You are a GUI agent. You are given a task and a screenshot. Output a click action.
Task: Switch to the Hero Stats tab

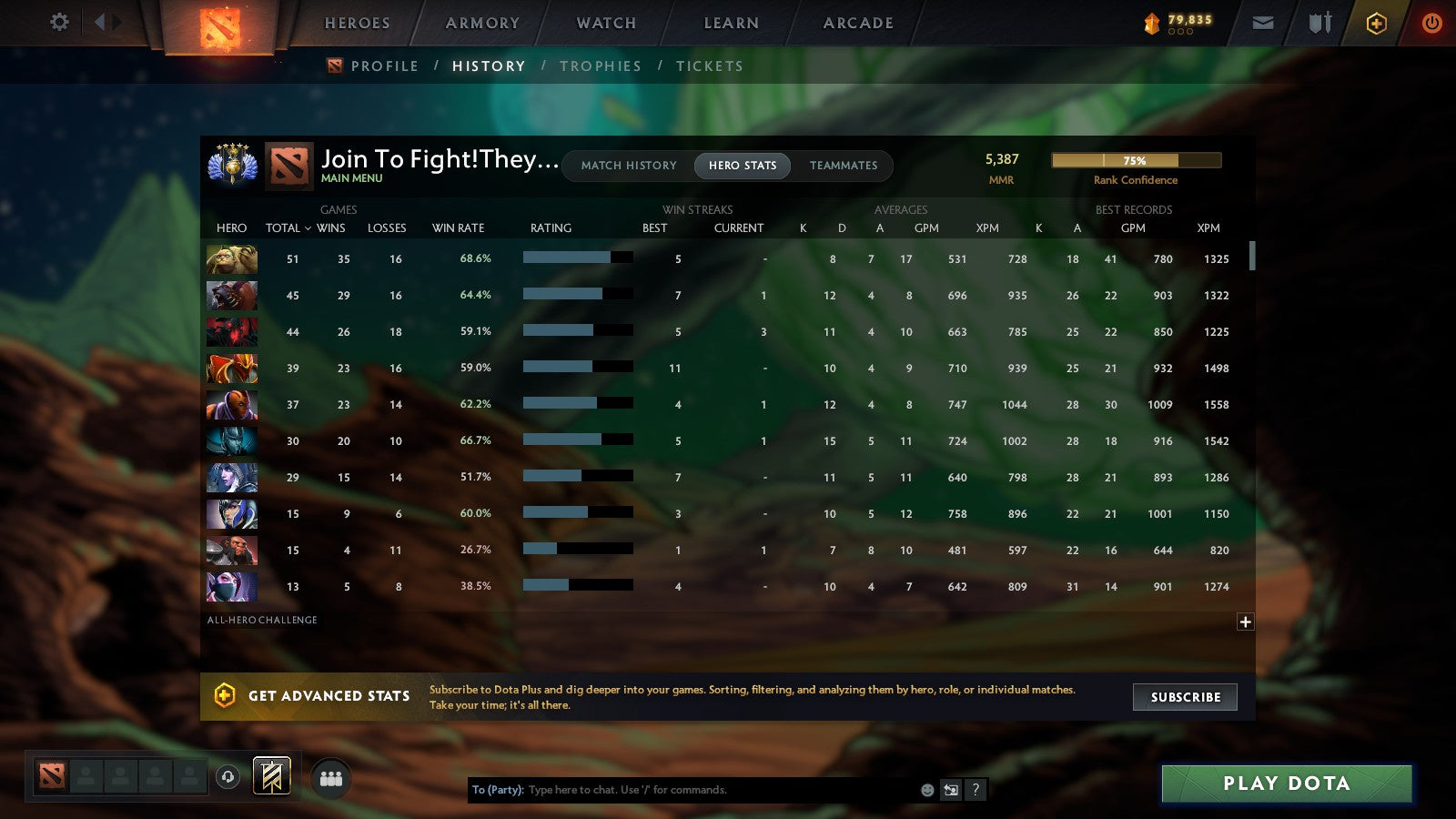click(x=742, y=166)
